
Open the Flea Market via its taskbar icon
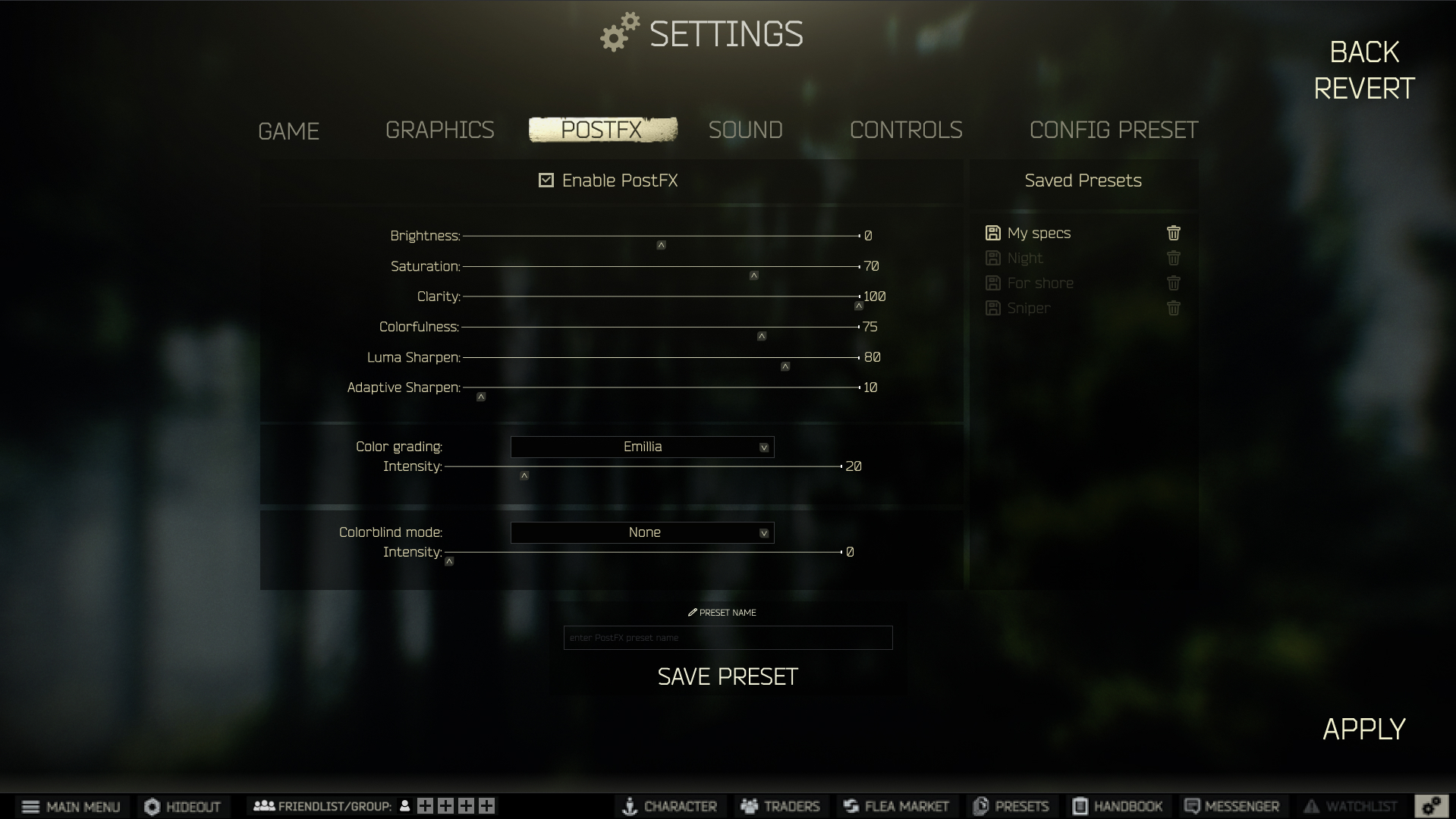tap(897, 806)
